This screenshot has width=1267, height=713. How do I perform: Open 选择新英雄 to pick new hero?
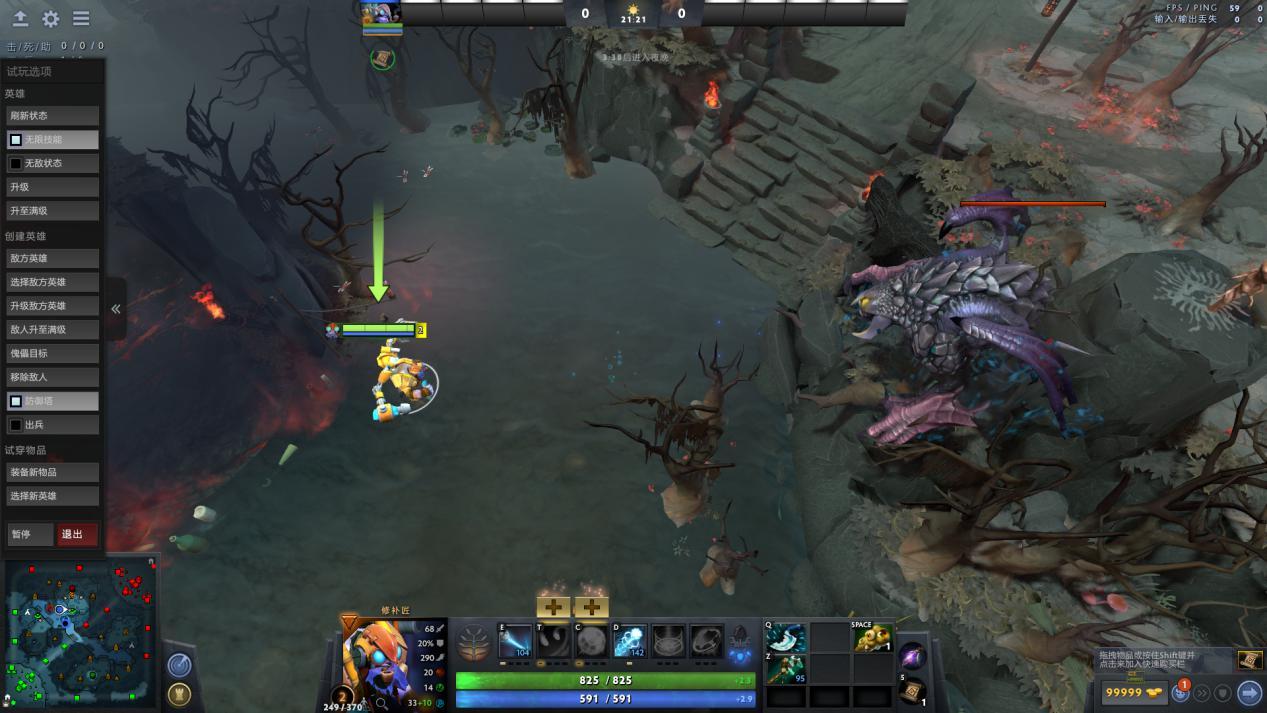[x=52, y=496]
